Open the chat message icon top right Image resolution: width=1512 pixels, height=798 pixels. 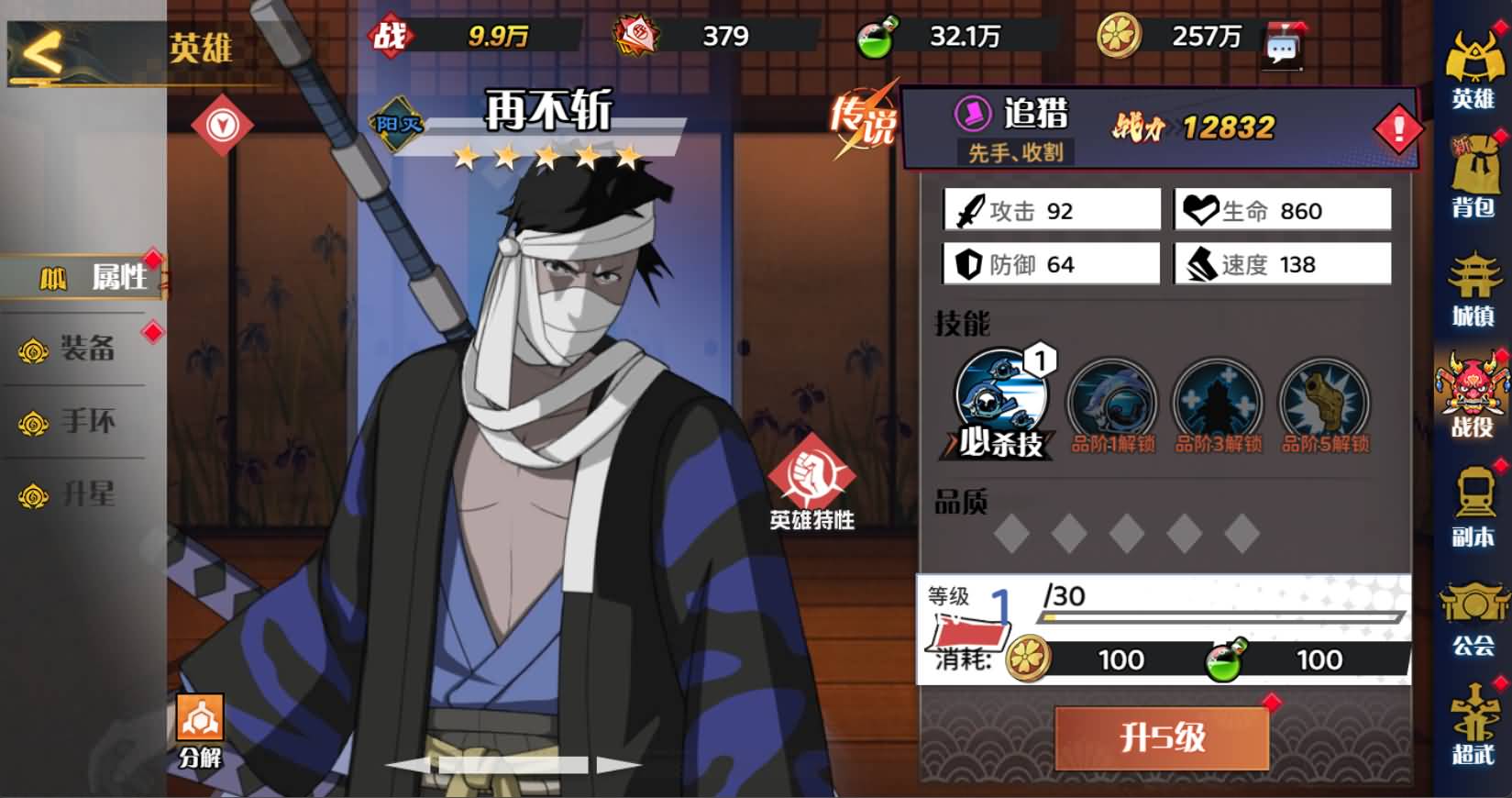click(x=1285, y=44)
